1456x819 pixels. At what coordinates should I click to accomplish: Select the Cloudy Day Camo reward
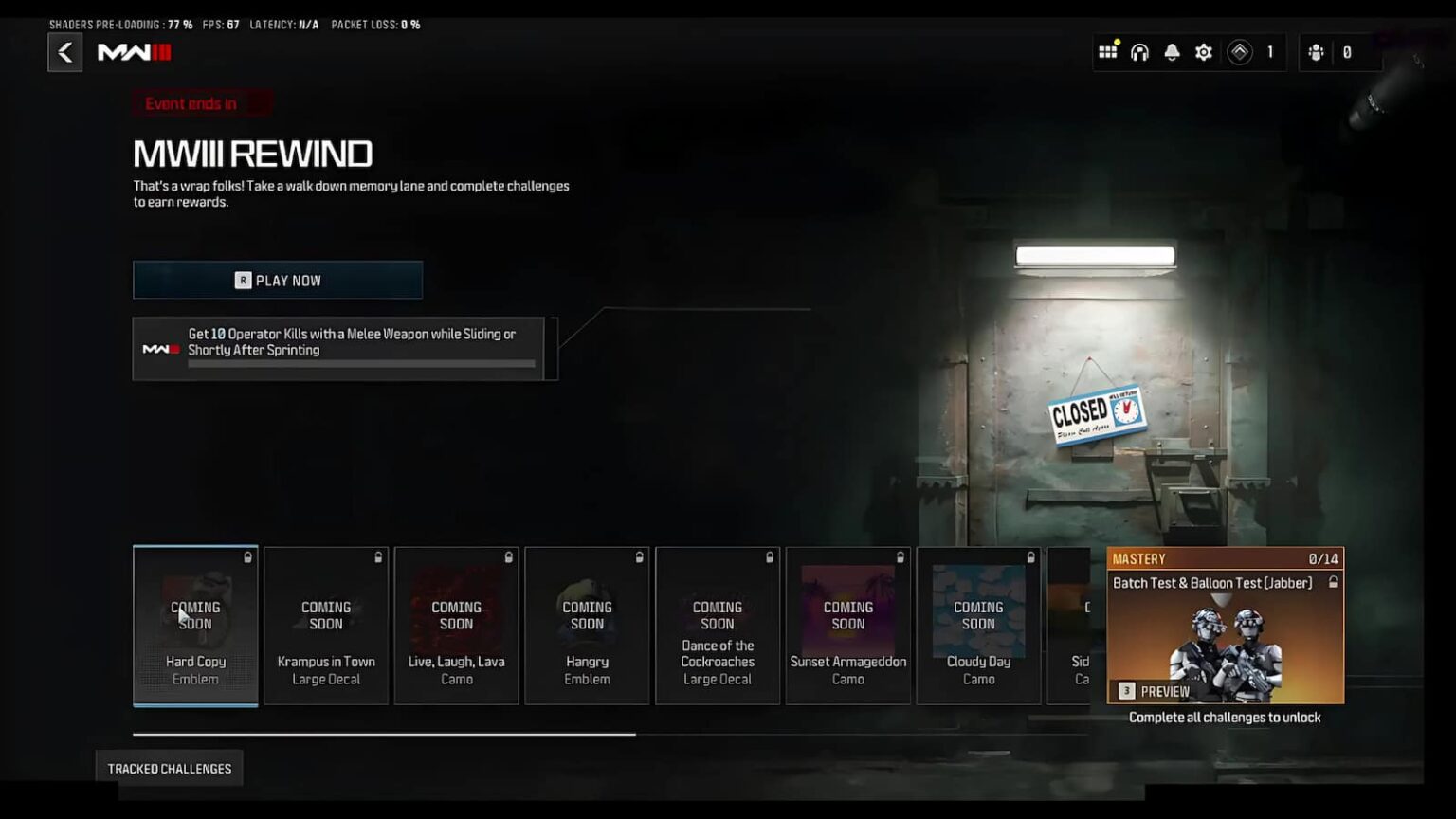click(978, 626)
